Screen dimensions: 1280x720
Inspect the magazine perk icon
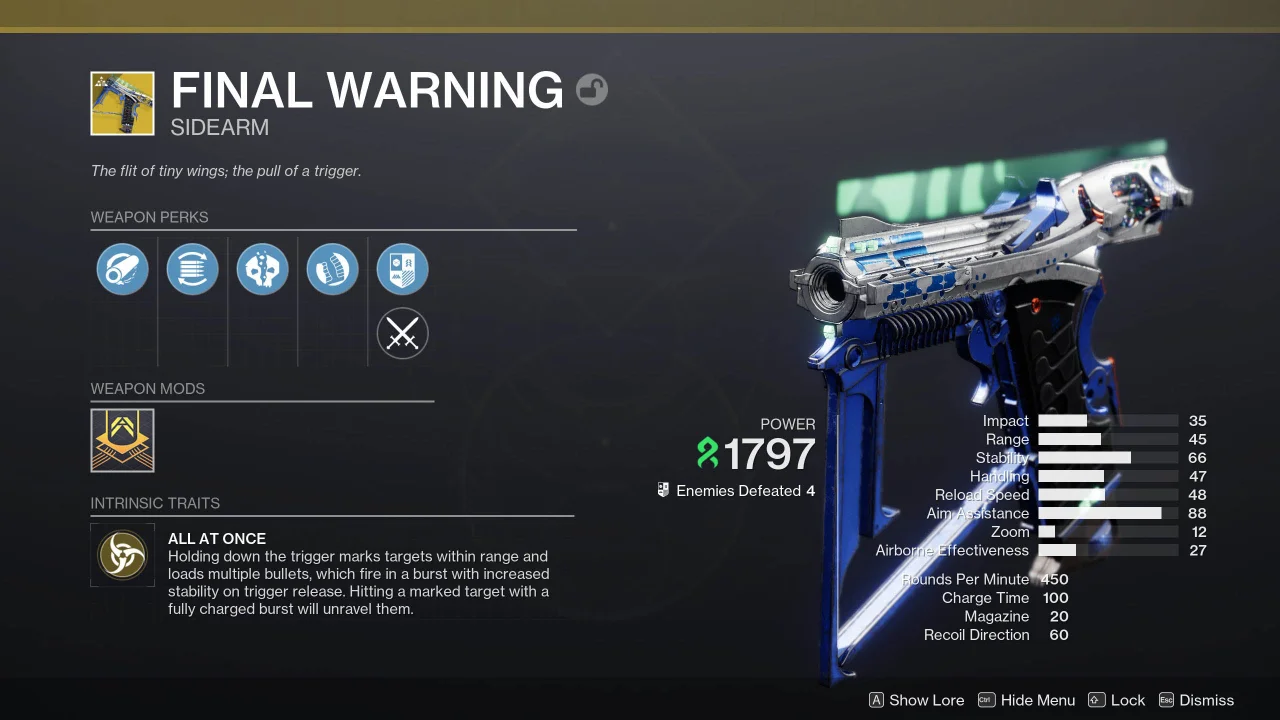[192, 269]
